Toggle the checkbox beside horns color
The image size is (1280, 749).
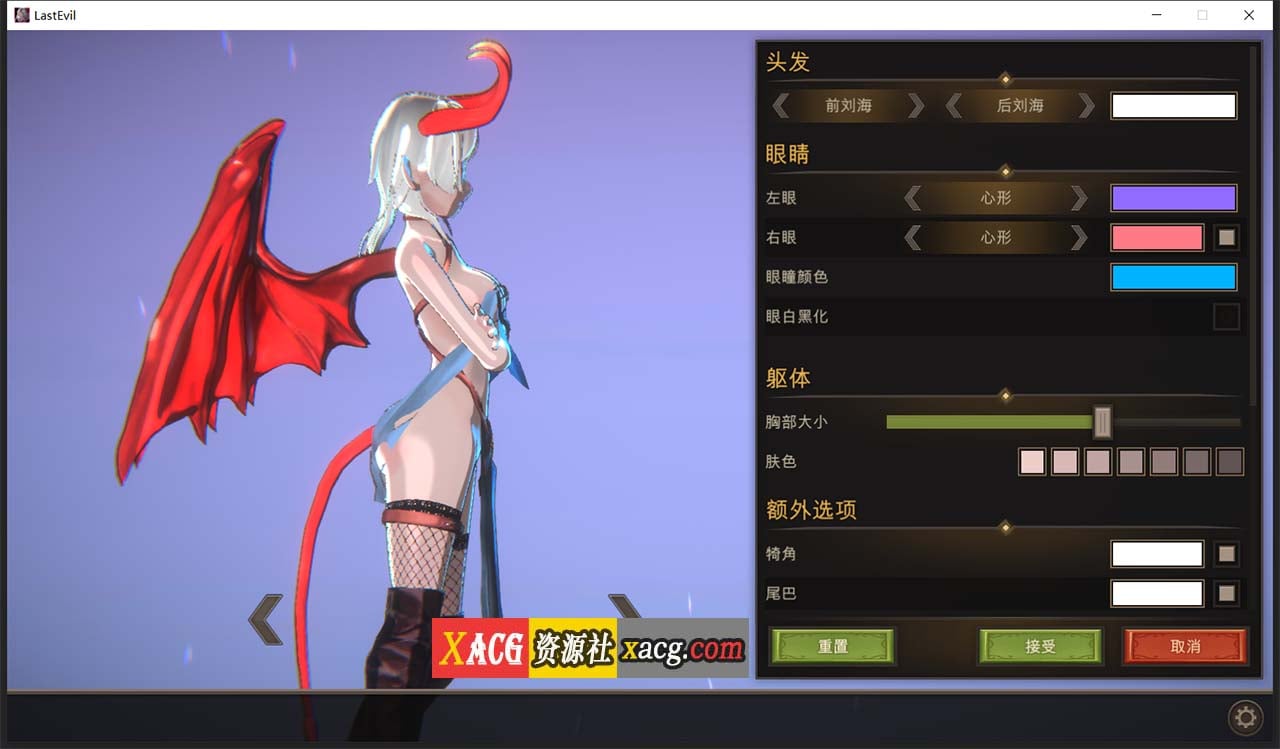tap(1226, 553)
